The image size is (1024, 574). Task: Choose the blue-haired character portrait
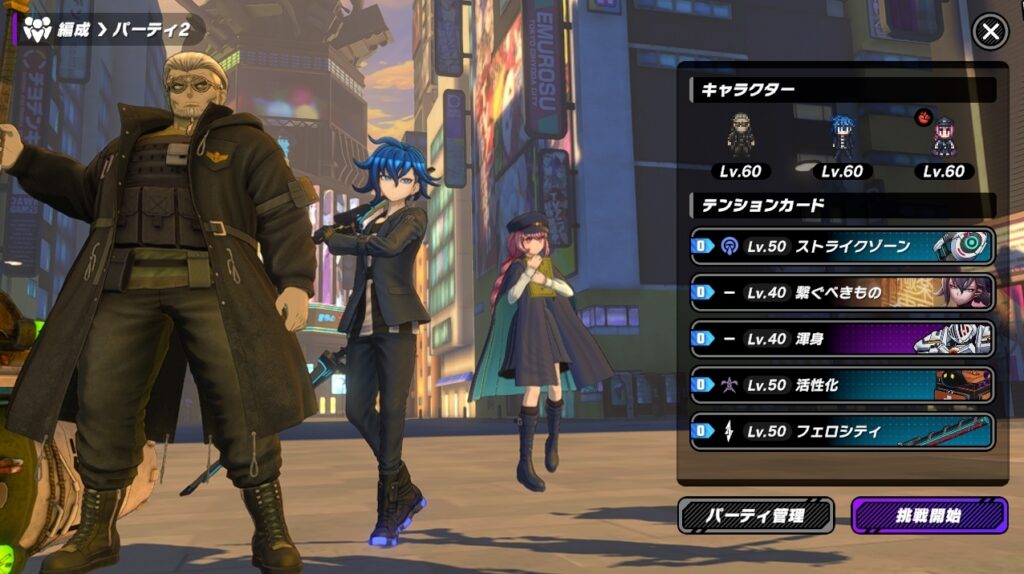pos(842,137)
